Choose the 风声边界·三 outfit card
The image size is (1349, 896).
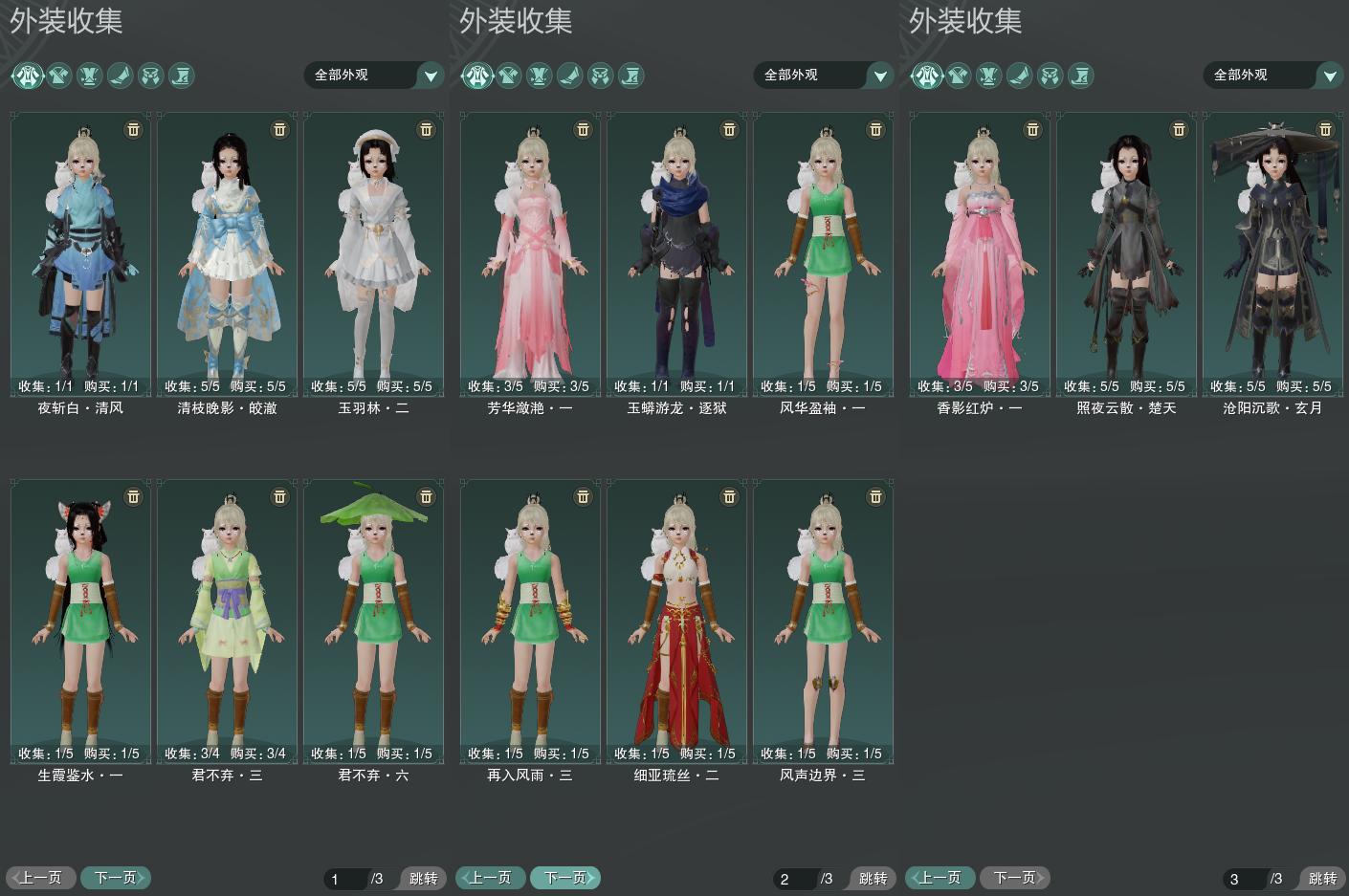pos(823,622)
